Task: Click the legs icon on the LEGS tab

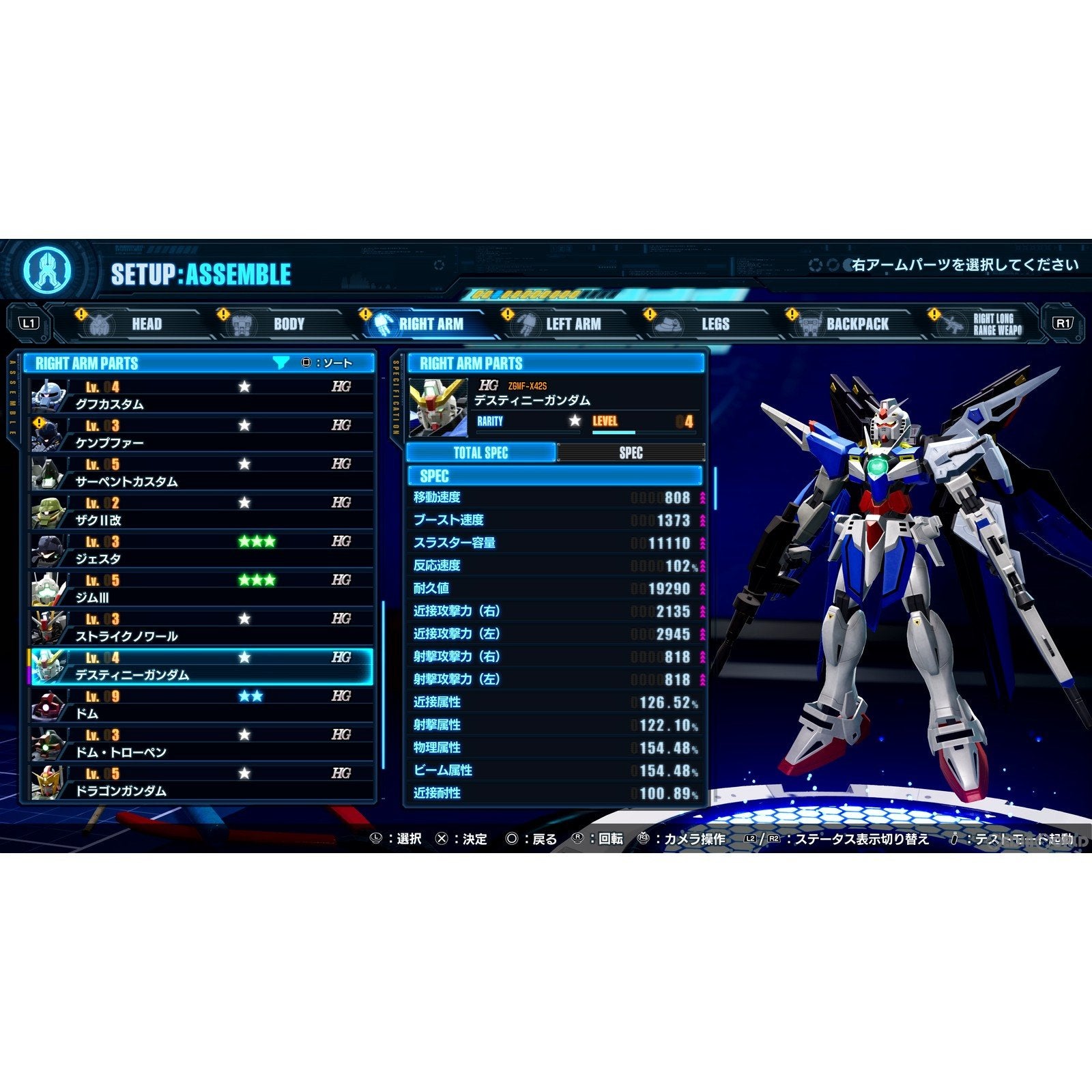Action: point(670,324)
